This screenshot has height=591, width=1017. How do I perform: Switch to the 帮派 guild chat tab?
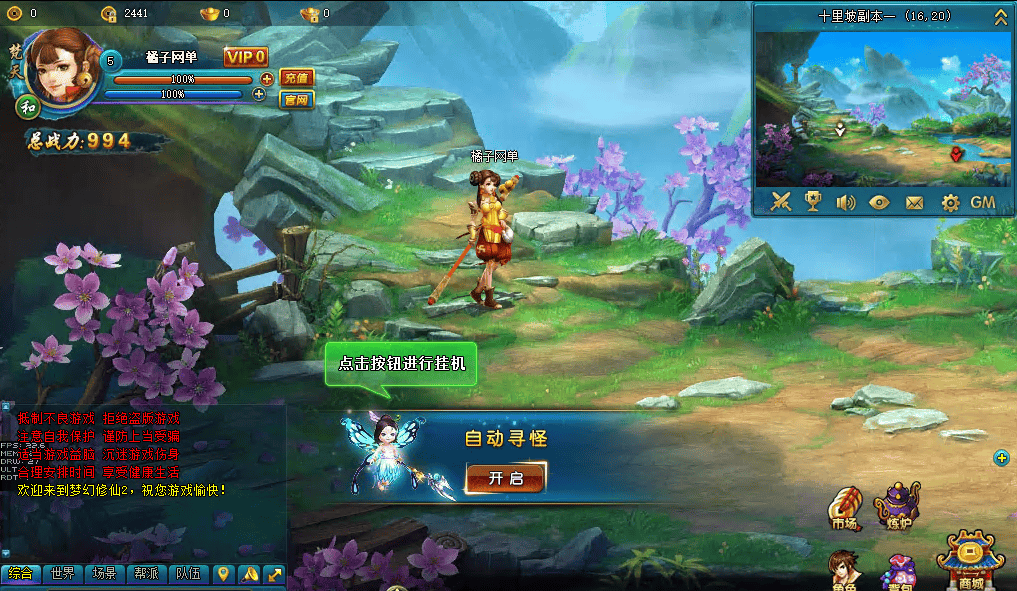pyautogui.click(x=146, y=574)
